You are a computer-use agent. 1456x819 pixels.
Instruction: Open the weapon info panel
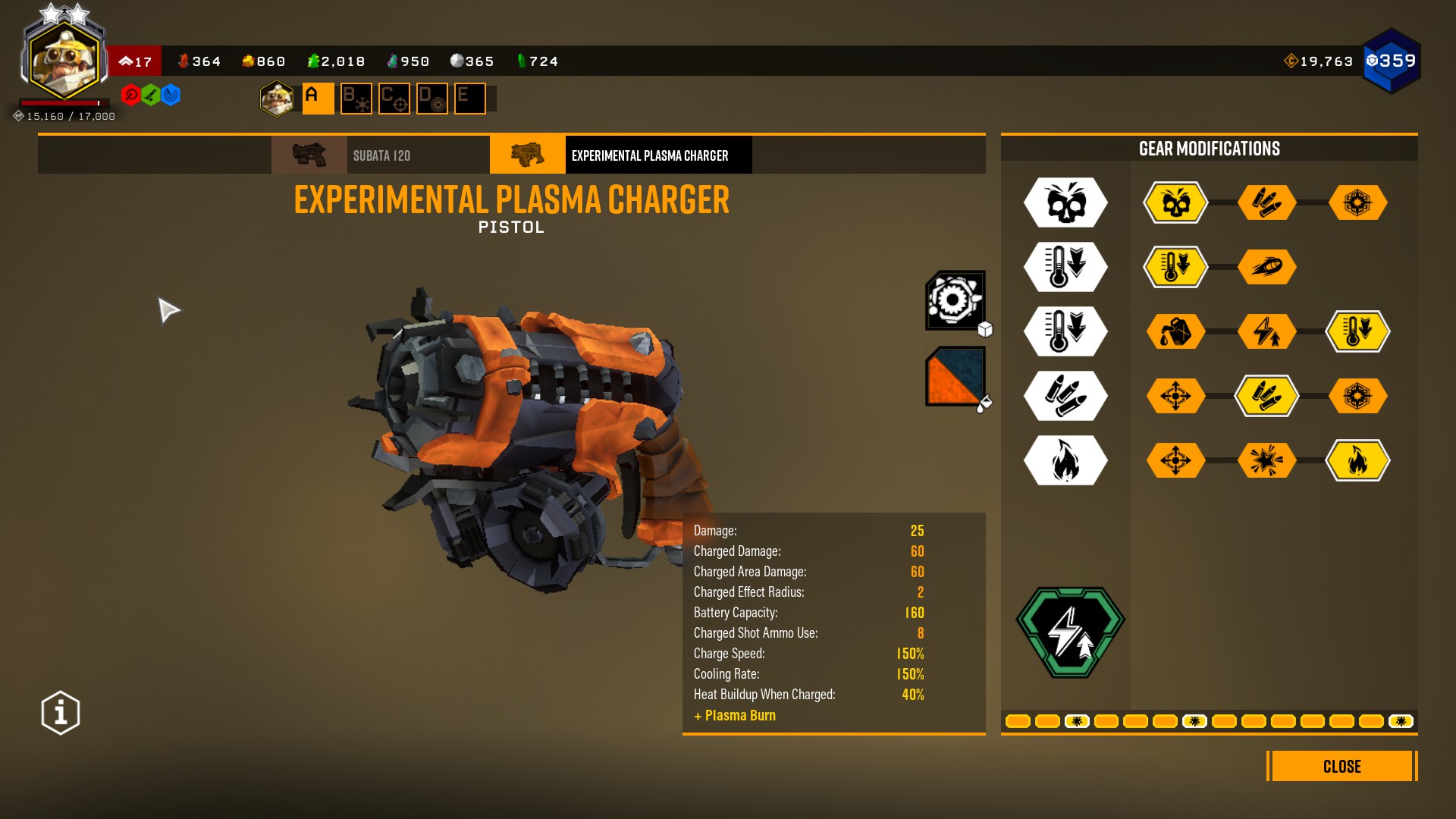pos(61,713)
